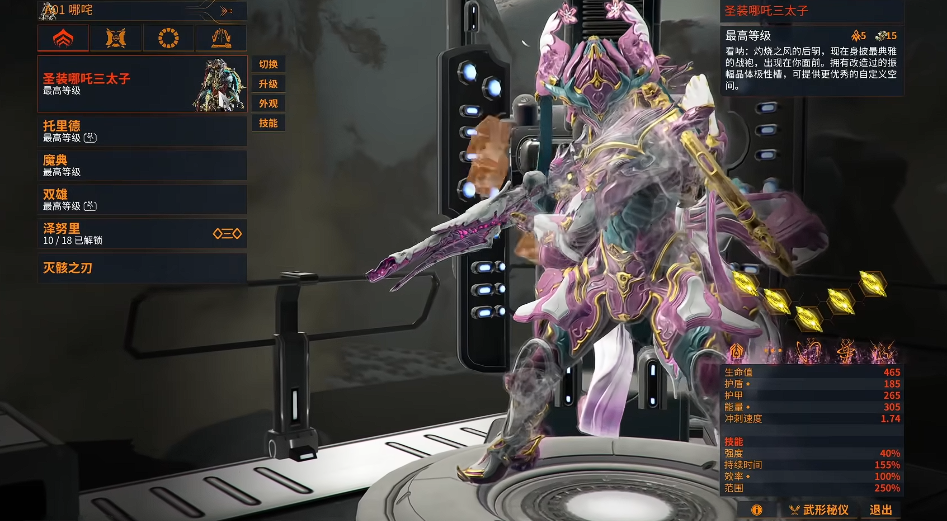This screenshot has width=947, height=521.
Task: Switch to the fourth arsenal tab
Action: pos(221,38)
